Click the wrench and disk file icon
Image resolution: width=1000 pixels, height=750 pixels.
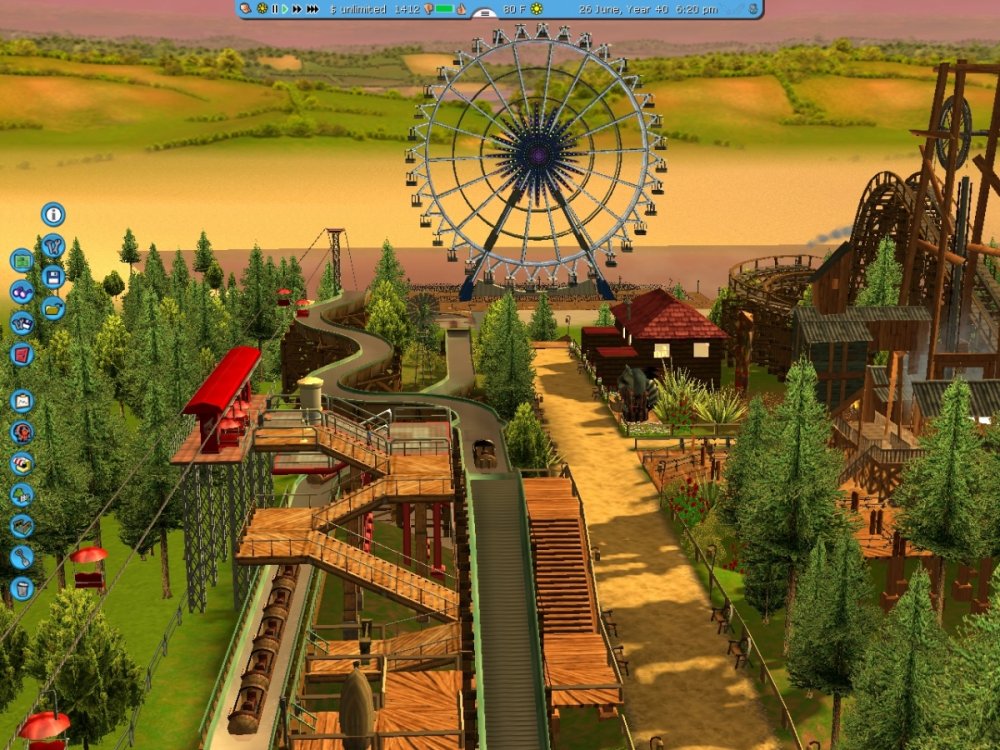21,323
